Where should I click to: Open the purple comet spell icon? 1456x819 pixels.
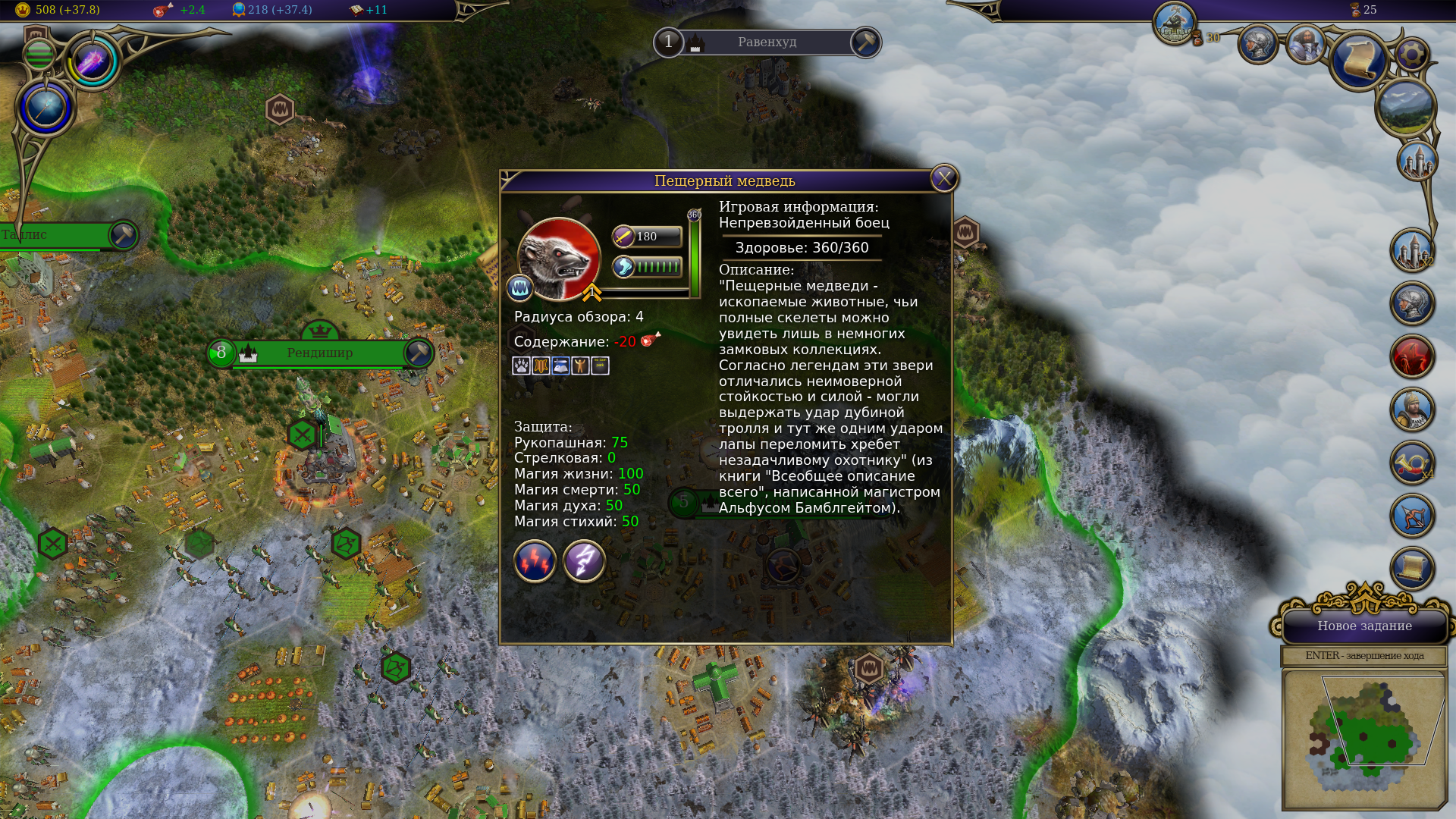point(93,61)
